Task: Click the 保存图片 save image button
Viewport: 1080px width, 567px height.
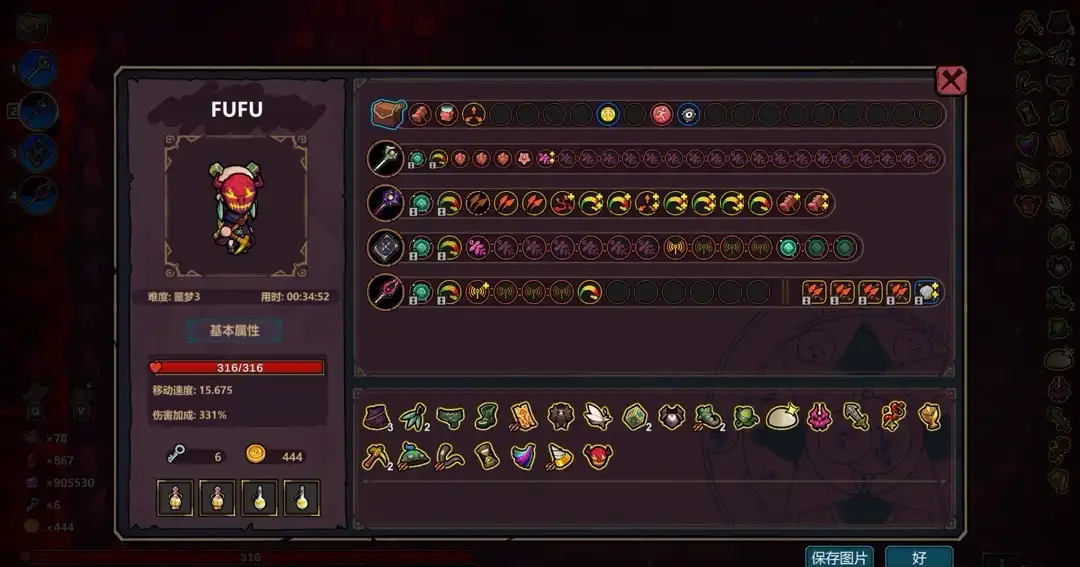Action: tap(839, 557)
